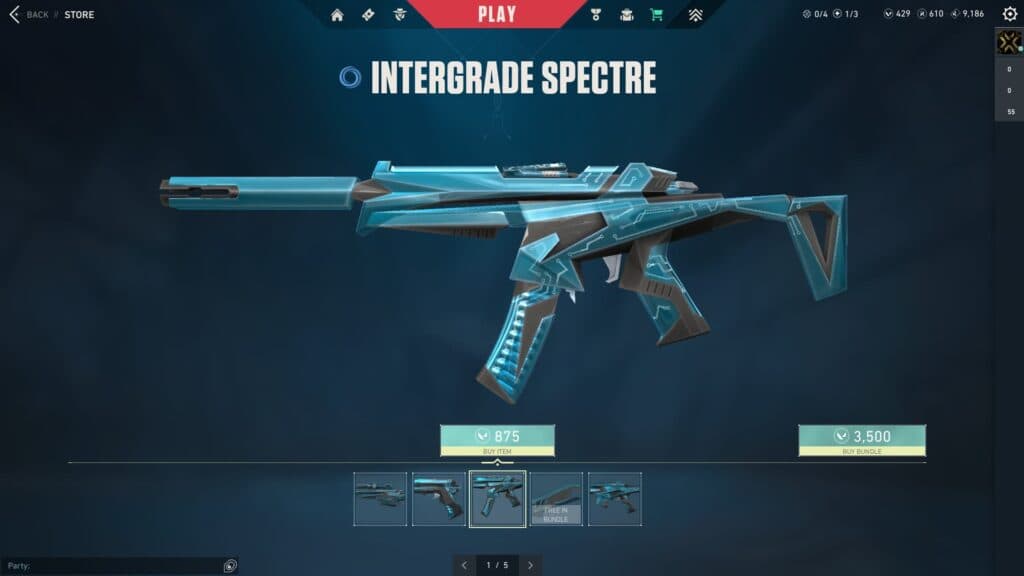The image size is (1024, 576).
Task: Open the rank chevrons icon
Action: pyautogui.click(x=696, y=15)
